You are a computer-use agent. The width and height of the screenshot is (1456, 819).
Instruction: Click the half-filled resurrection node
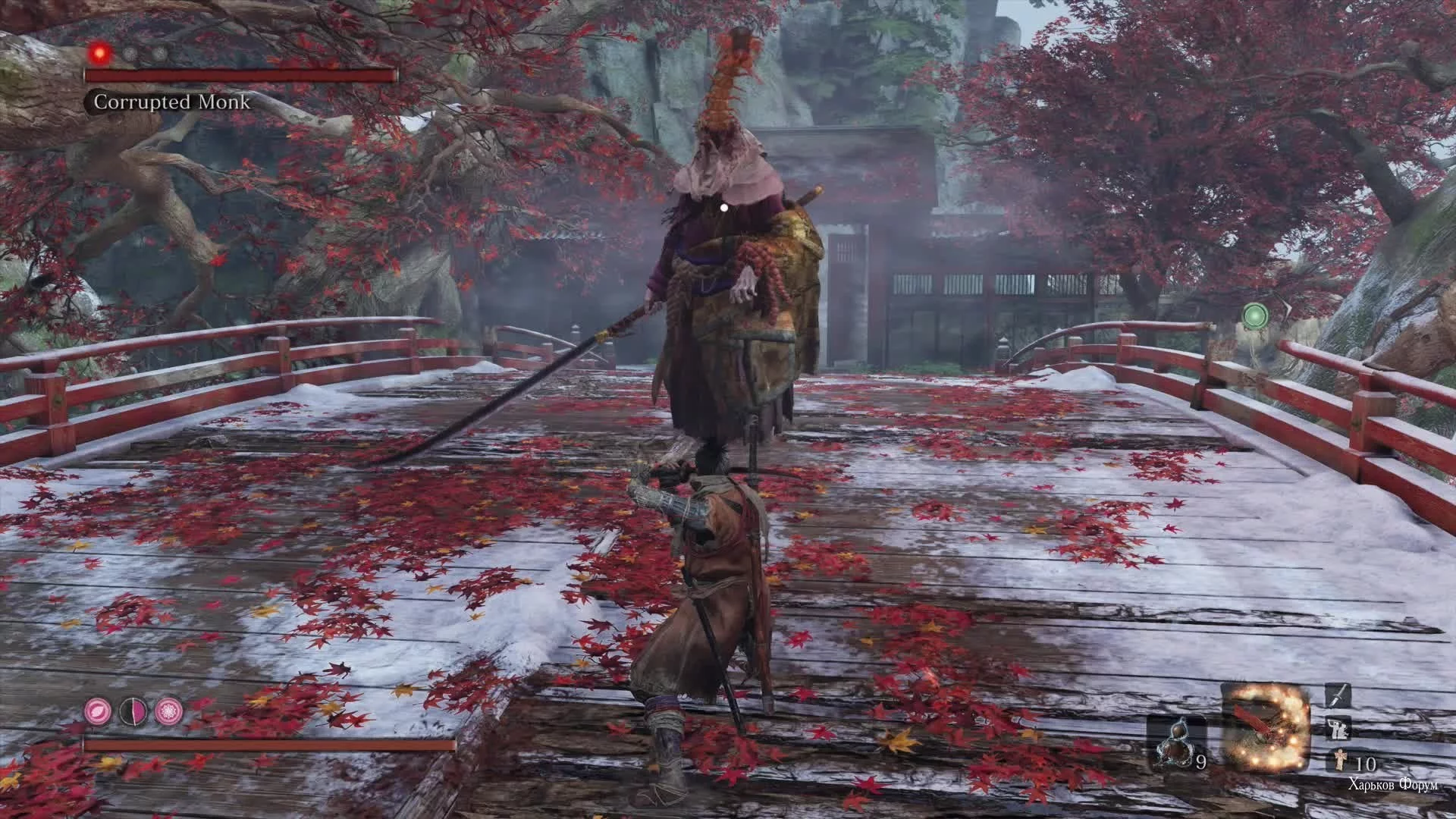click(x=132, y=711)
